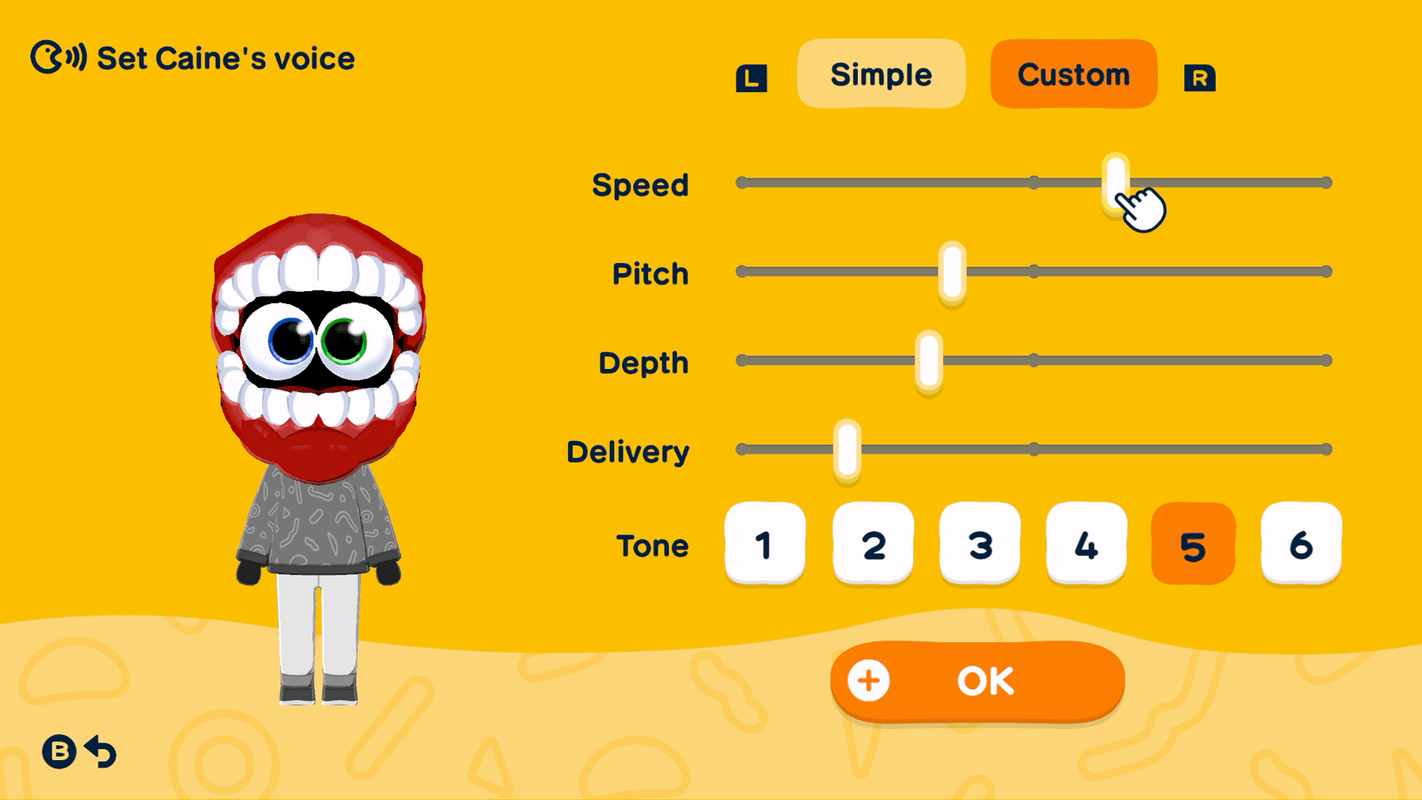Select Tone option 3
Image resolution: width=1422 pixels, height=800 pixels.
coord(979,545)
